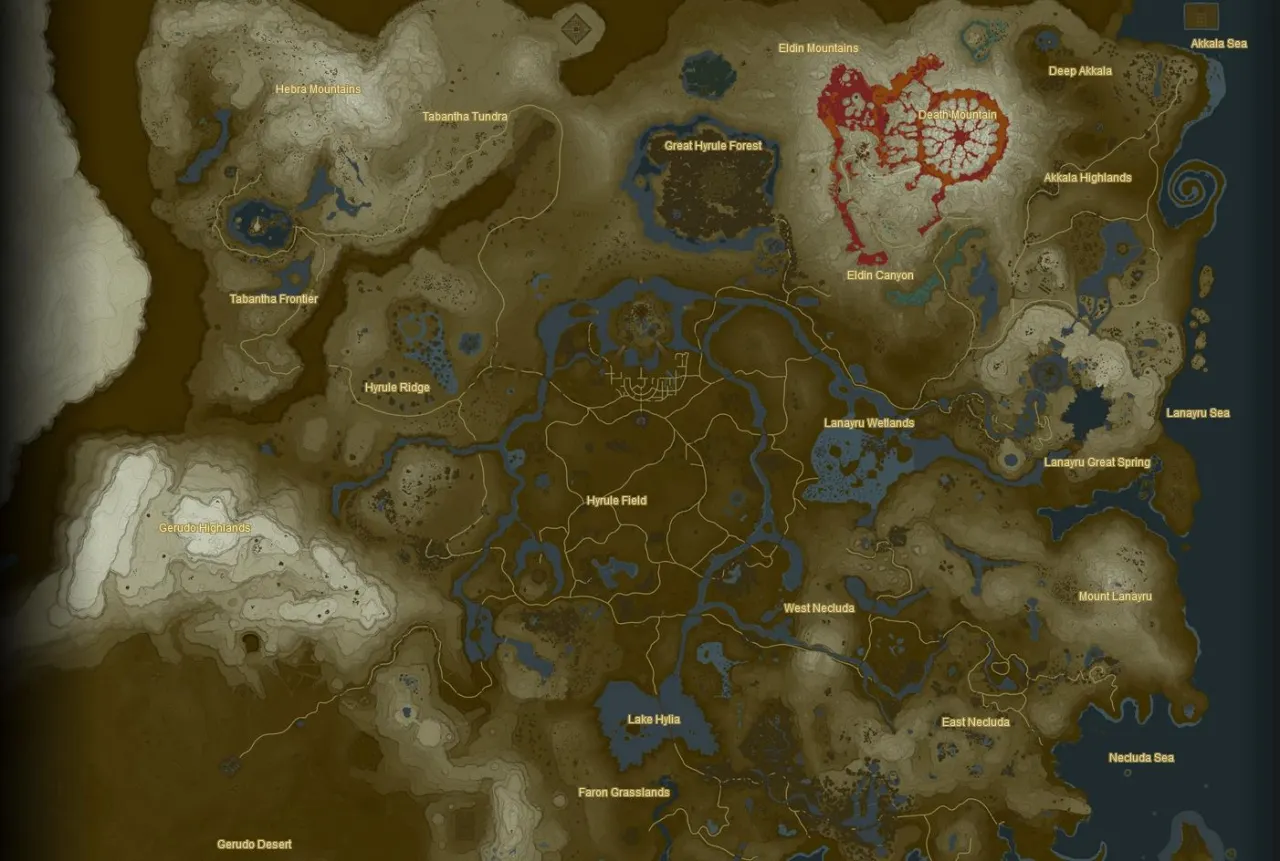The image size is (1280, 861).
Task: Click the West Necluda region name
Action: [x=820, y=607]
